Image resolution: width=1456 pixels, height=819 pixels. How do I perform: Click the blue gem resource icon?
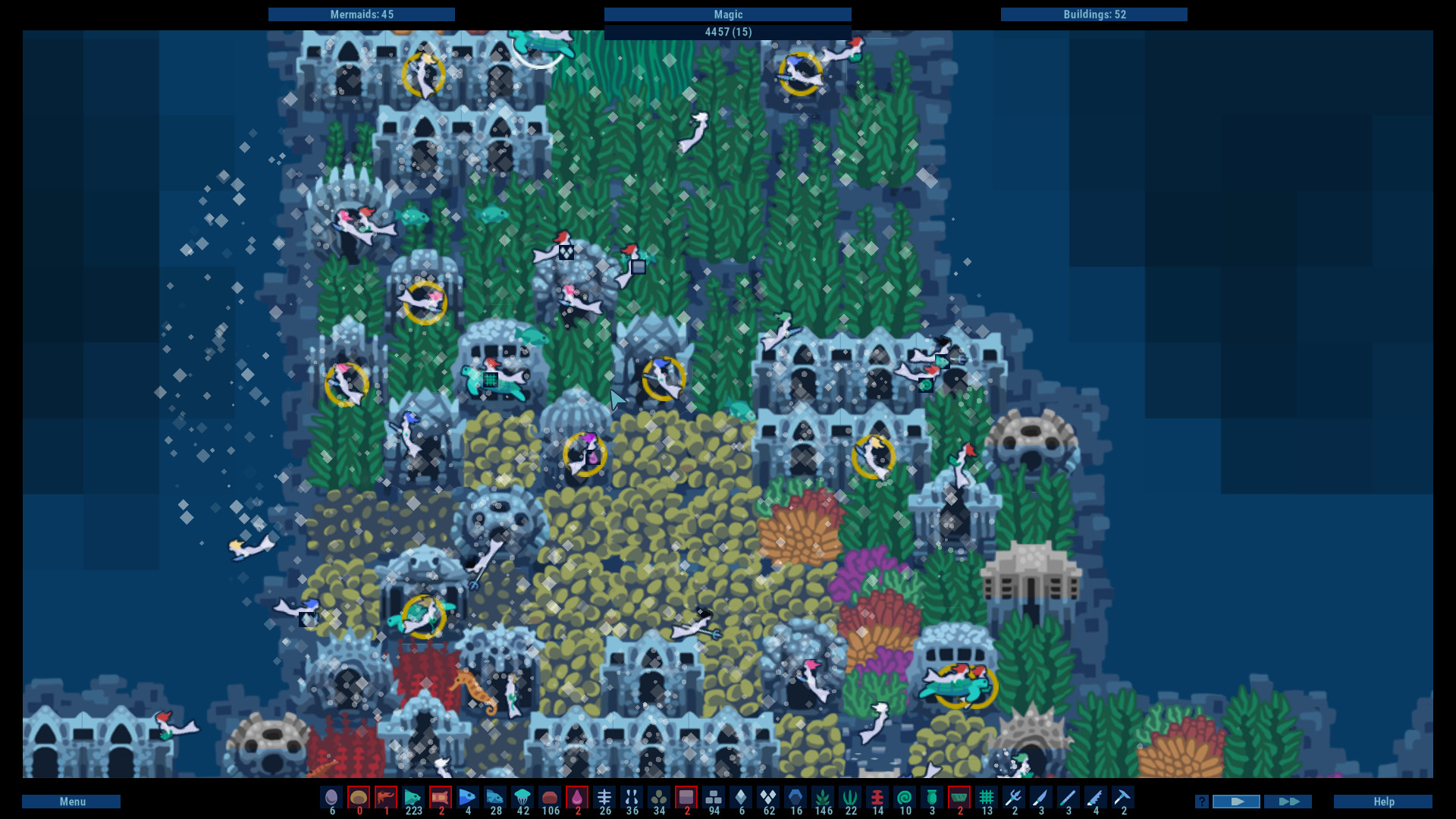click(795, 798)
